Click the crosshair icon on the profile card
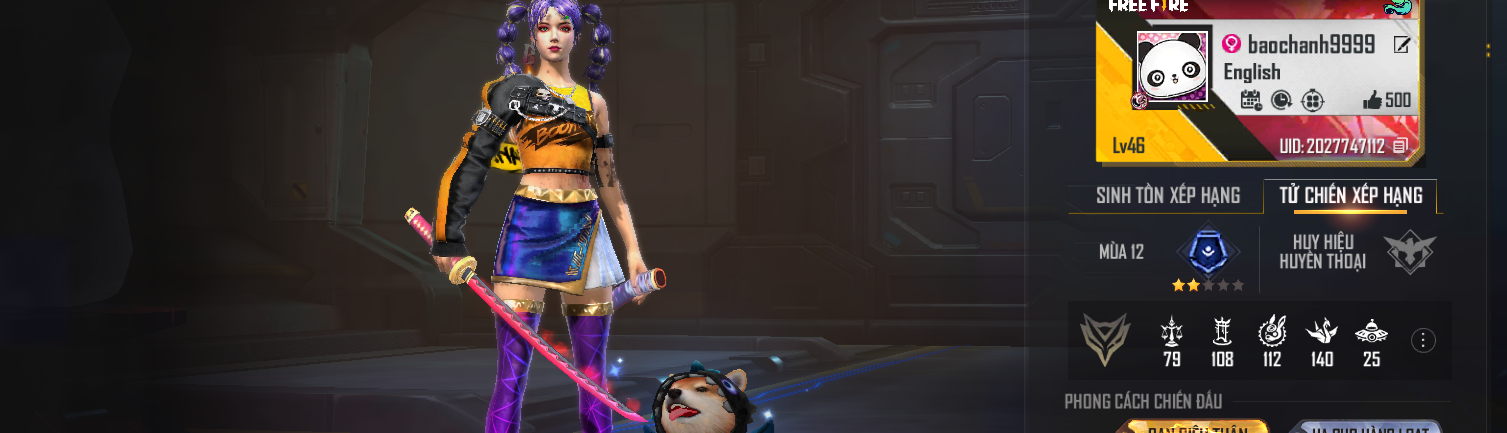1507x433 pixels. (x=1313, y=100)
